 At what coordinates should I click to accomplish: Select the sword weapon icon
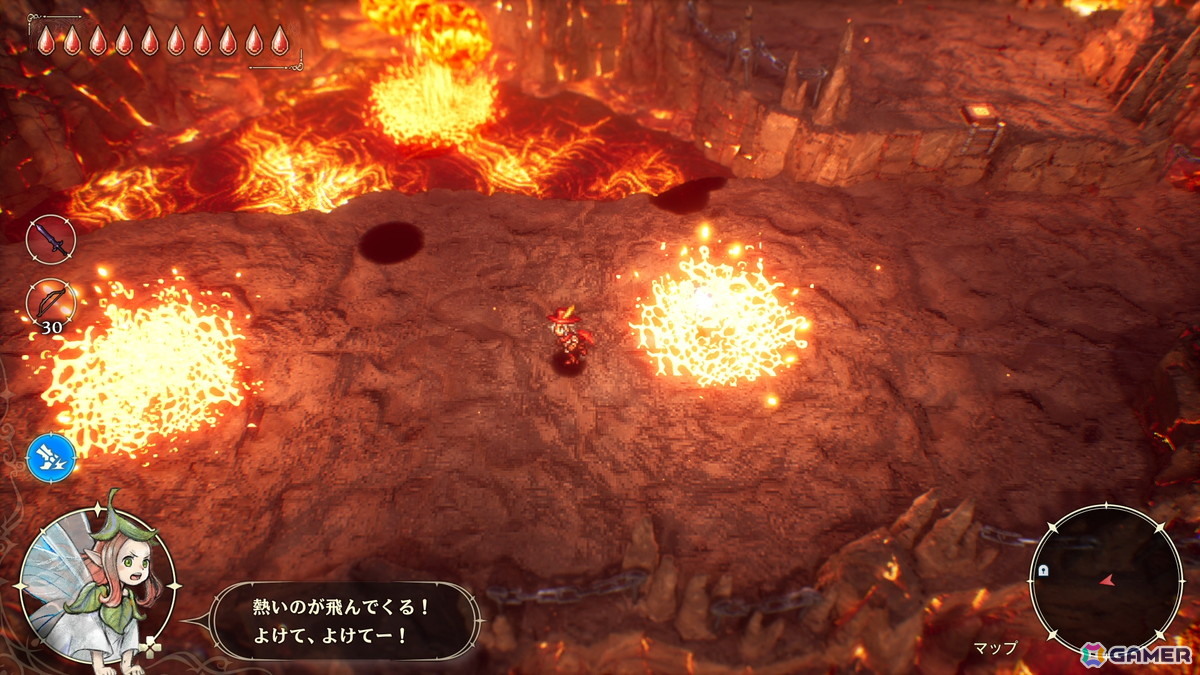[50, 240]
